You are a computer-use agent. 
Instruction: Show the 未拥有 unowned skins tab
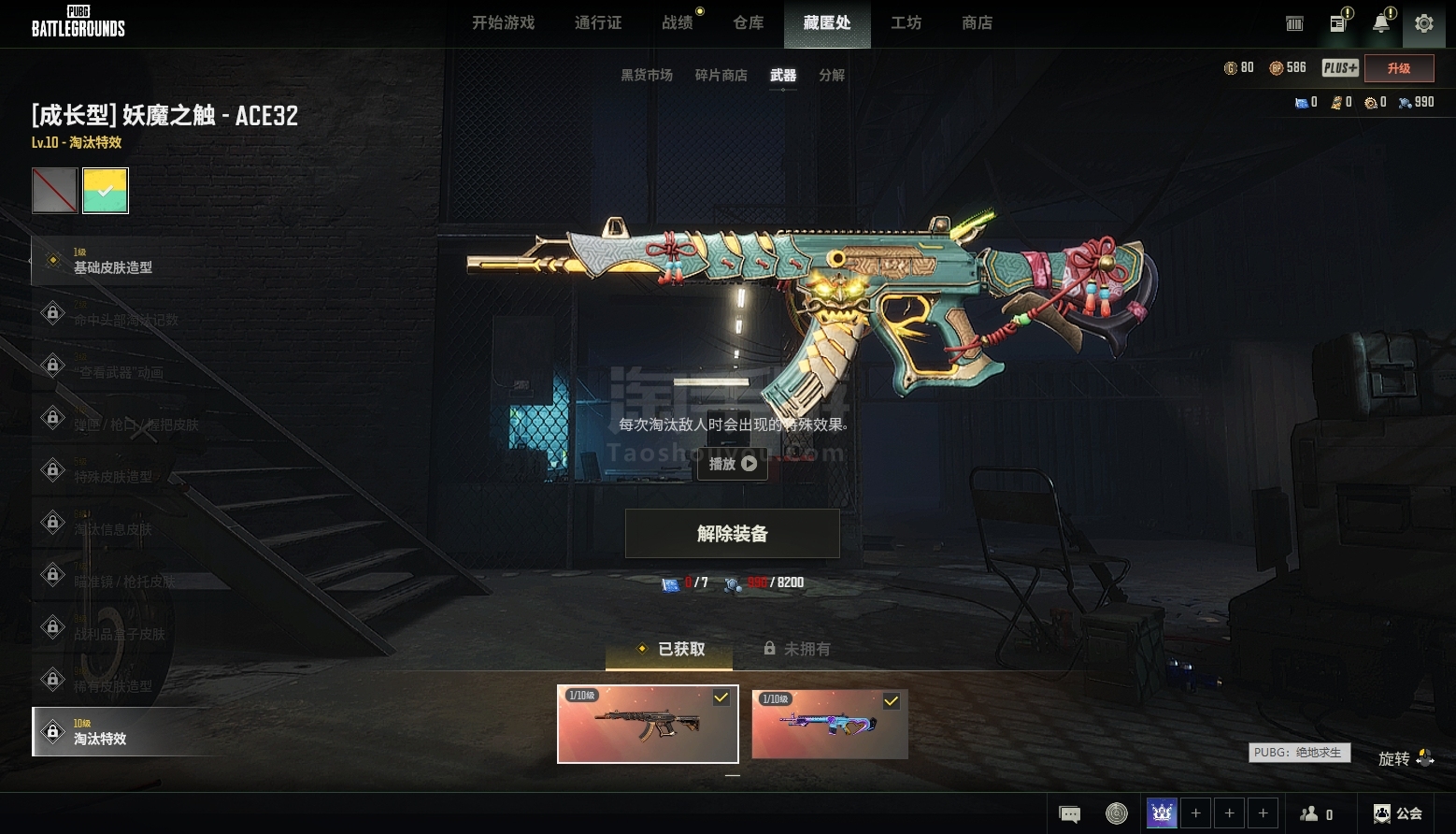point(797,649)
